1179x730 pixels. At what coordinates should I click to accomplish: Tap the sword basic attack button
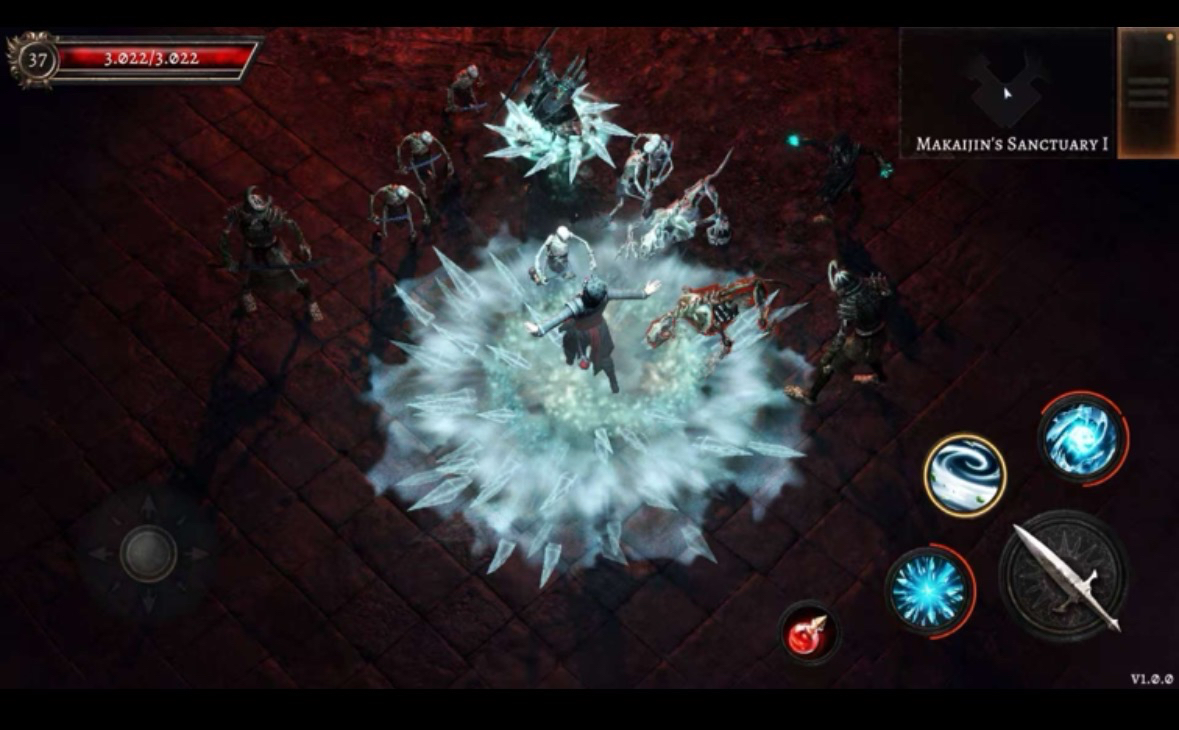(x=1063, y=577)
